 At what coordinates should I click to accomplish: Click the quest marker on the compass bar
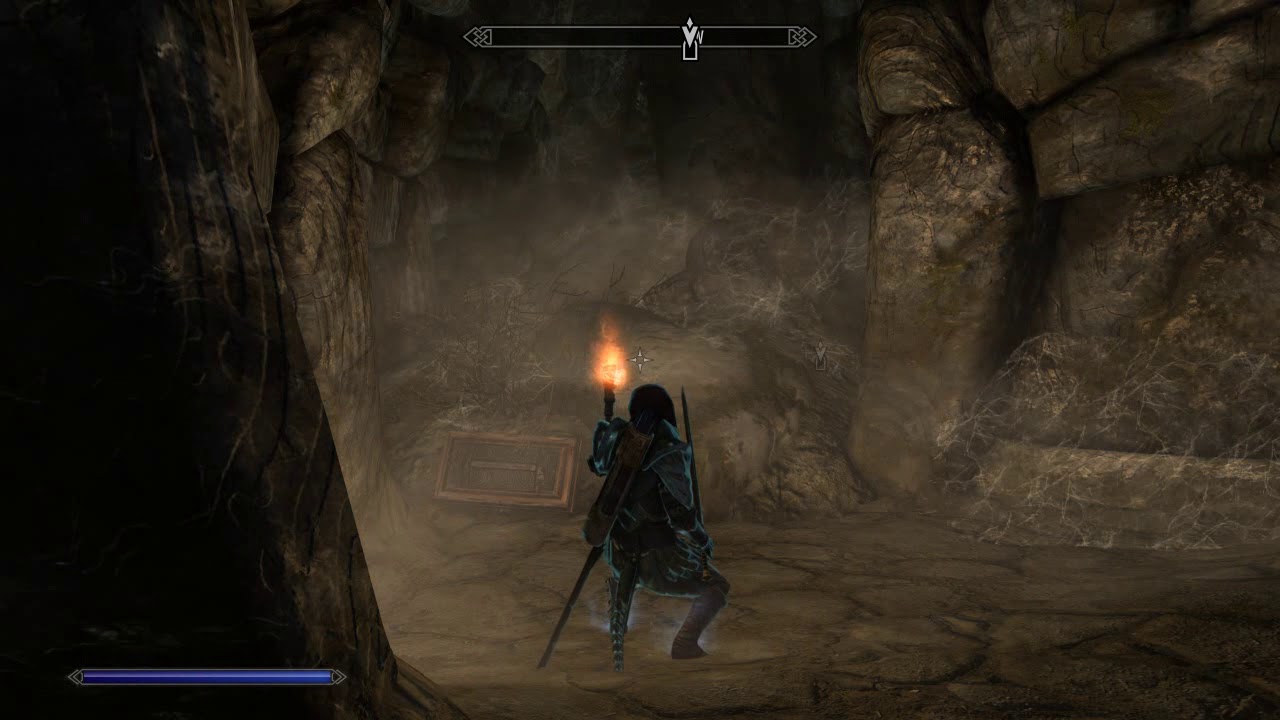coord(689,39)
